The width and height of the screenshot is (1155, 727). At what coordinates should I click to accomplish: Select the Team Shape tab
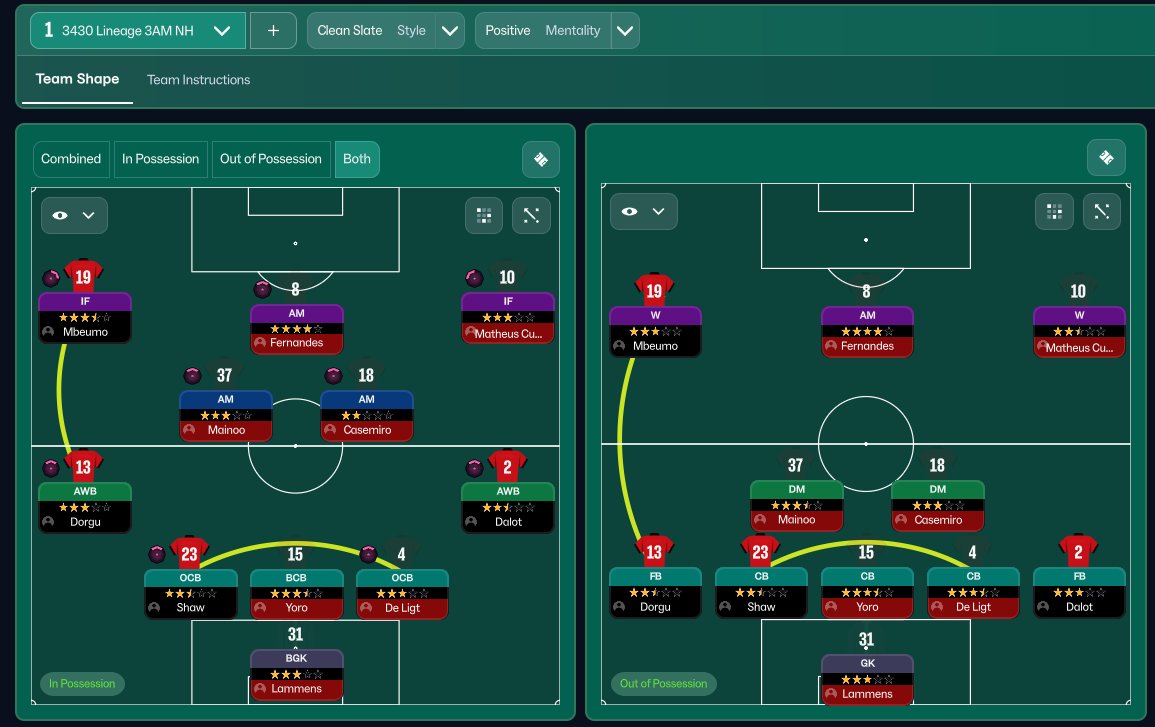pyautogui.click(x=77, y=80)
